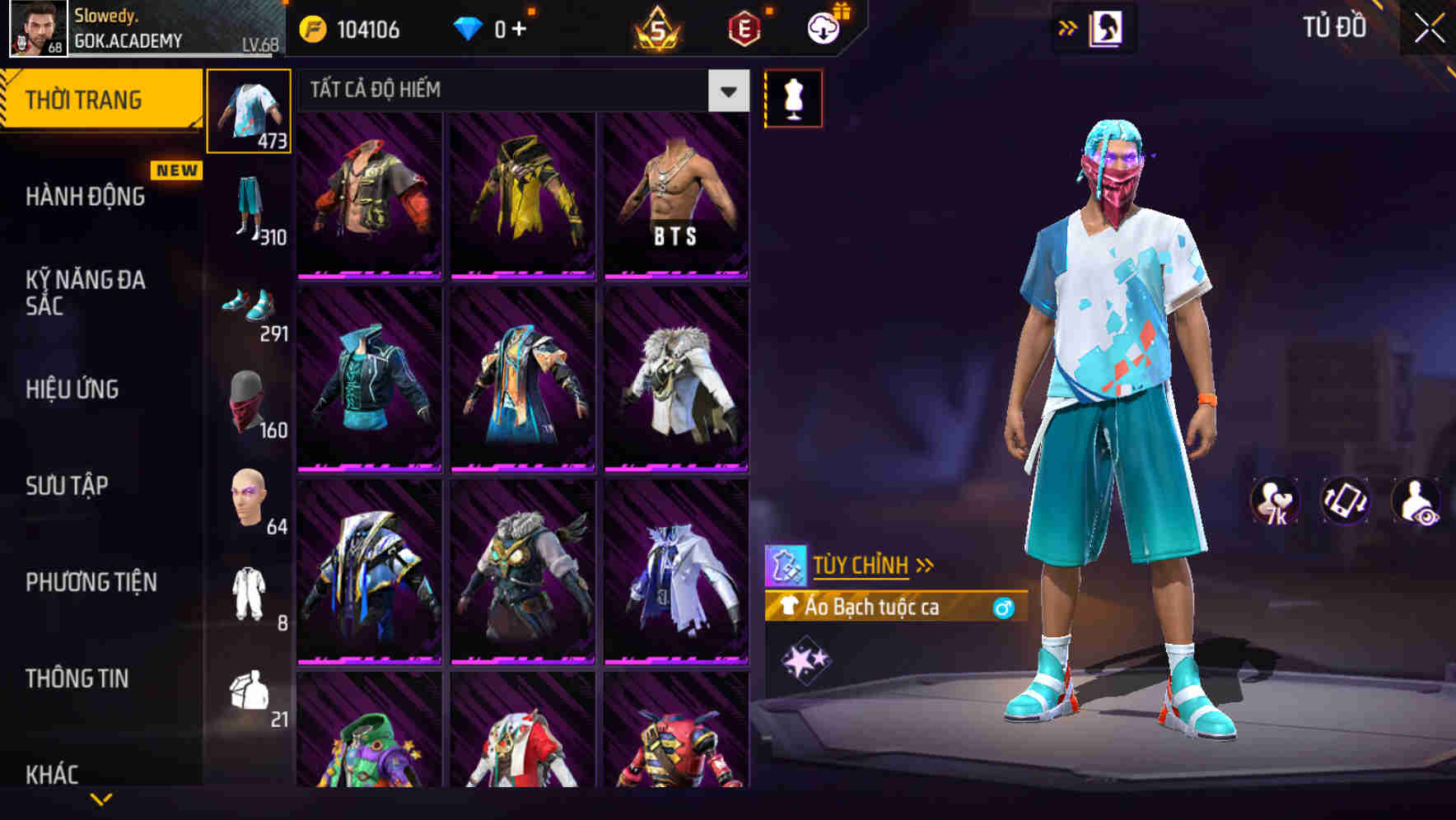Image resolution: width=1456 pixels, height=820 pixels.
Task: Click the cloud gift download icon
Action: coord(819,27)
